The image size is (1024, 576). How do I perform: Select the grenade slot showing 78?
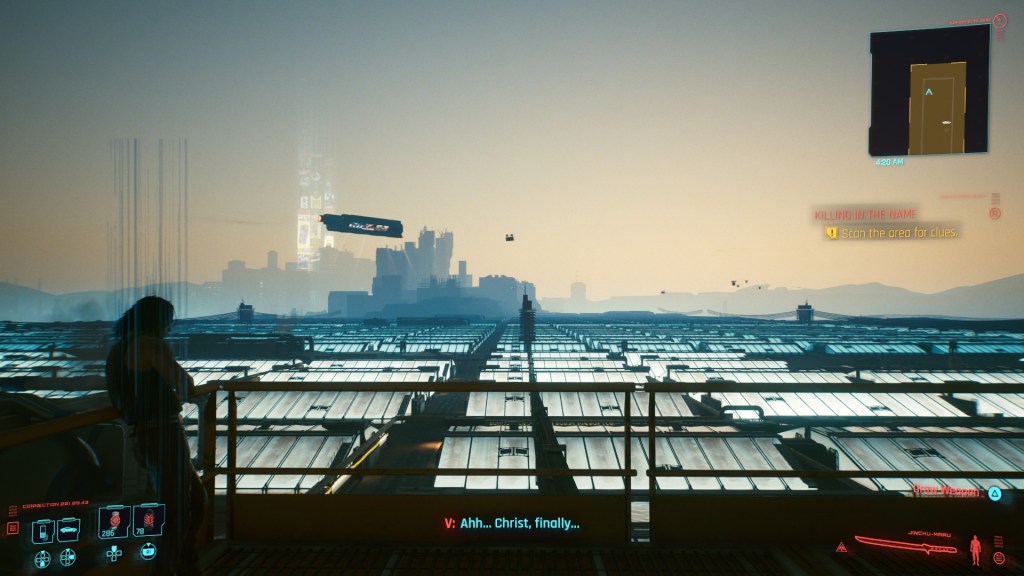[147, 521]
